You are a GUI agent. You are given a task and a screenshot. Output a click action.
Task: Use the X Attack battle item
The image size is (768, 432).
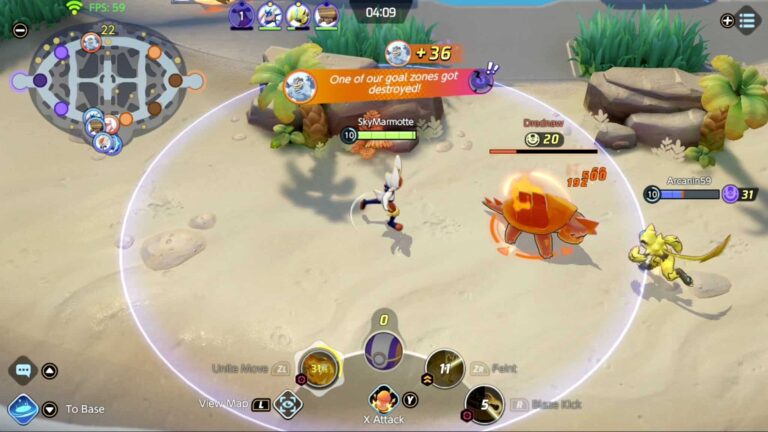tap(382, 400)
